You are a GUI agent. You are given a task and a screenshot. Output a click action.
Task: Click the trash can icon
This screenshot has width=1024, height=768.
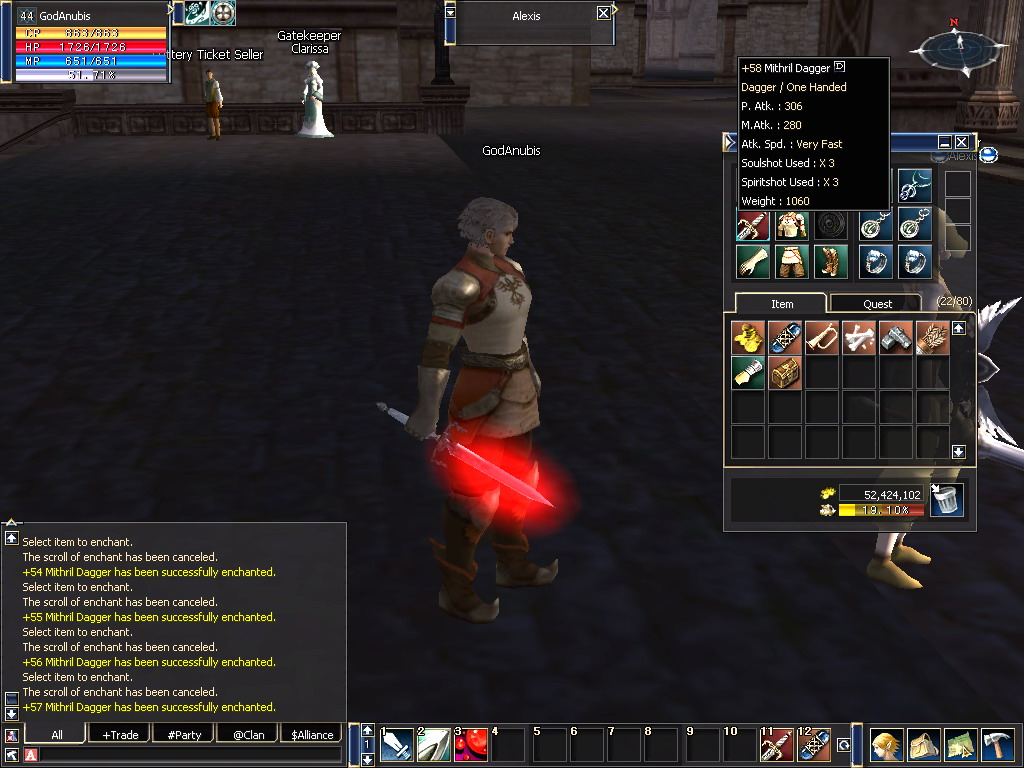[x=946, y=499]
